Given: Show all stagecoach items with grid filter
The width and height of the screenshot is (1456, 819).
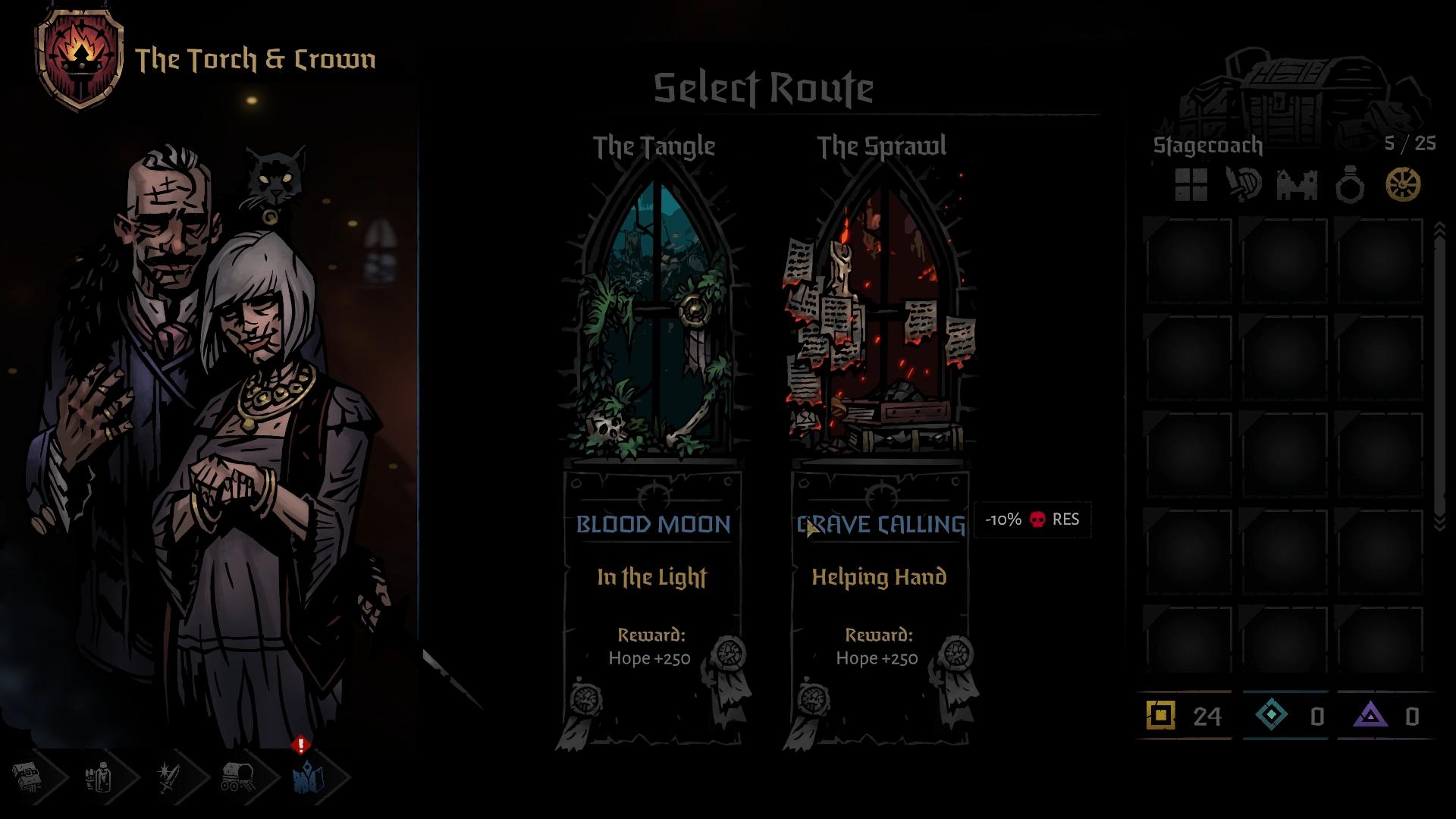Looking at the screenshot, I should (1191, 185).
